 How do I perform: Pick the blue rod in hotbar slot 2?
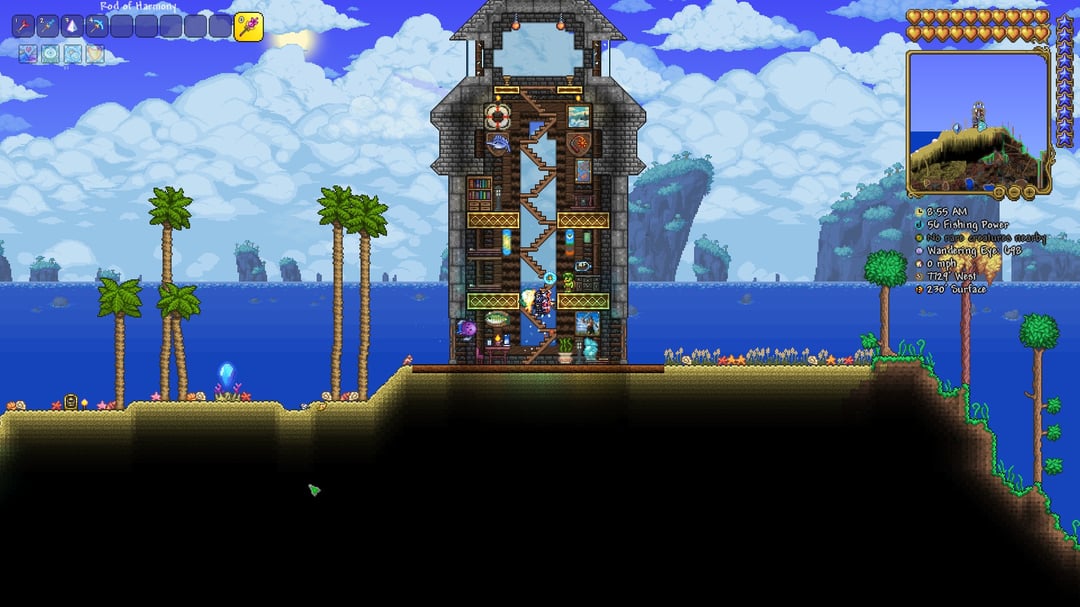click(x=48, y=27)
